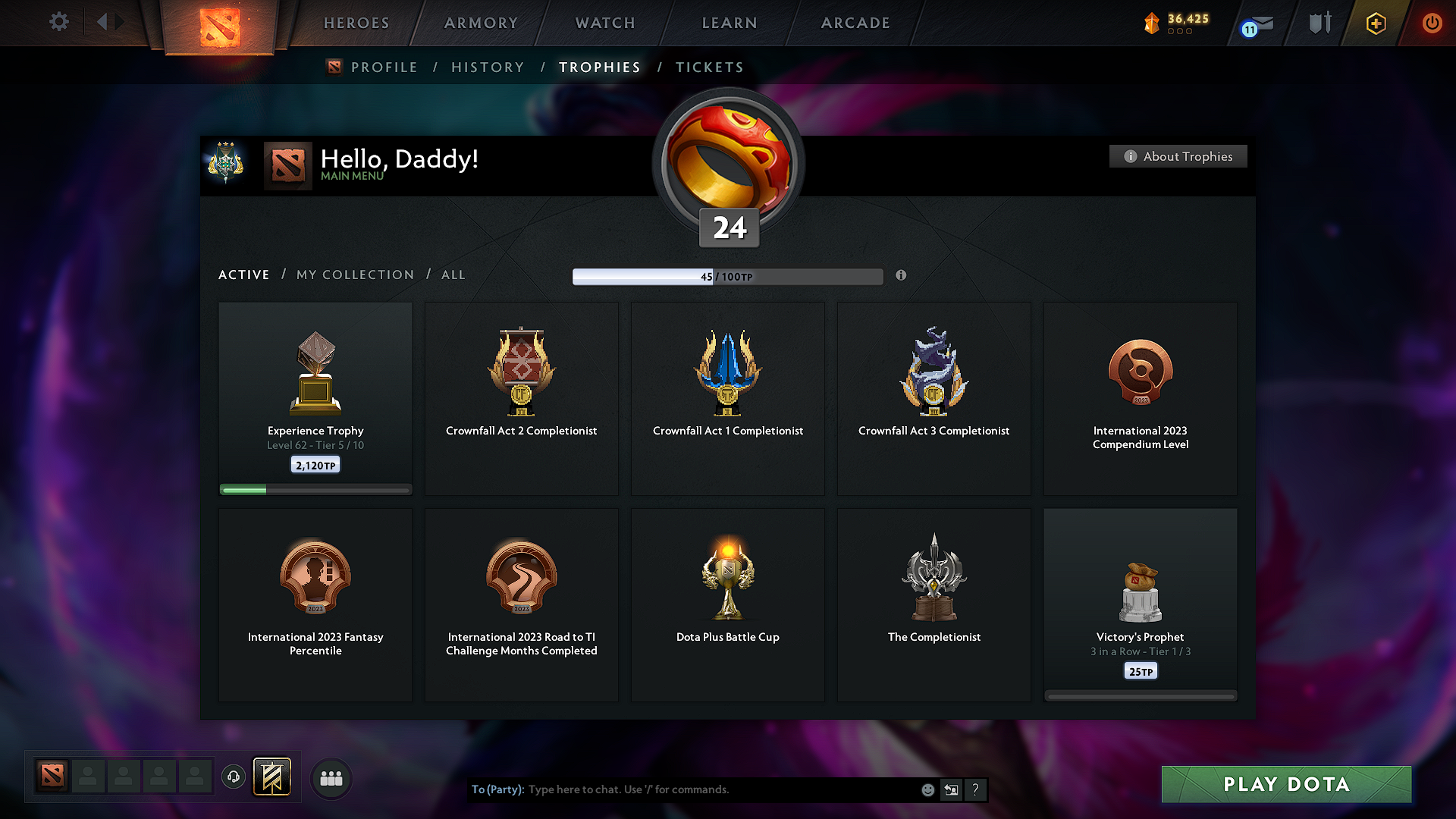
Task: Open the gold plus store icon
Action: tap(1375, 23)
